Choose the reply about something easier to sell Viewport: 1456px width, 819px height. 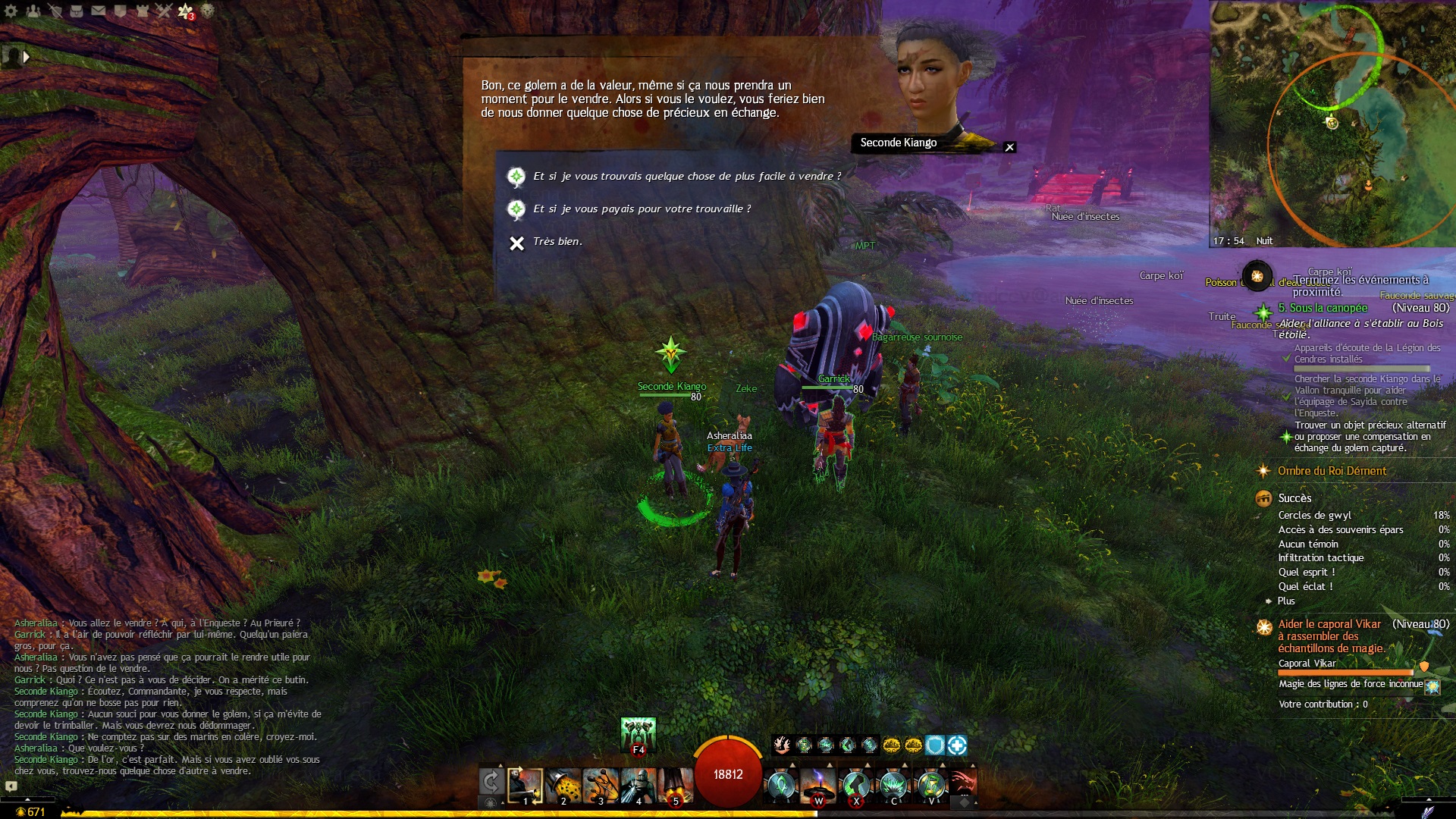[x=686, y=177]
